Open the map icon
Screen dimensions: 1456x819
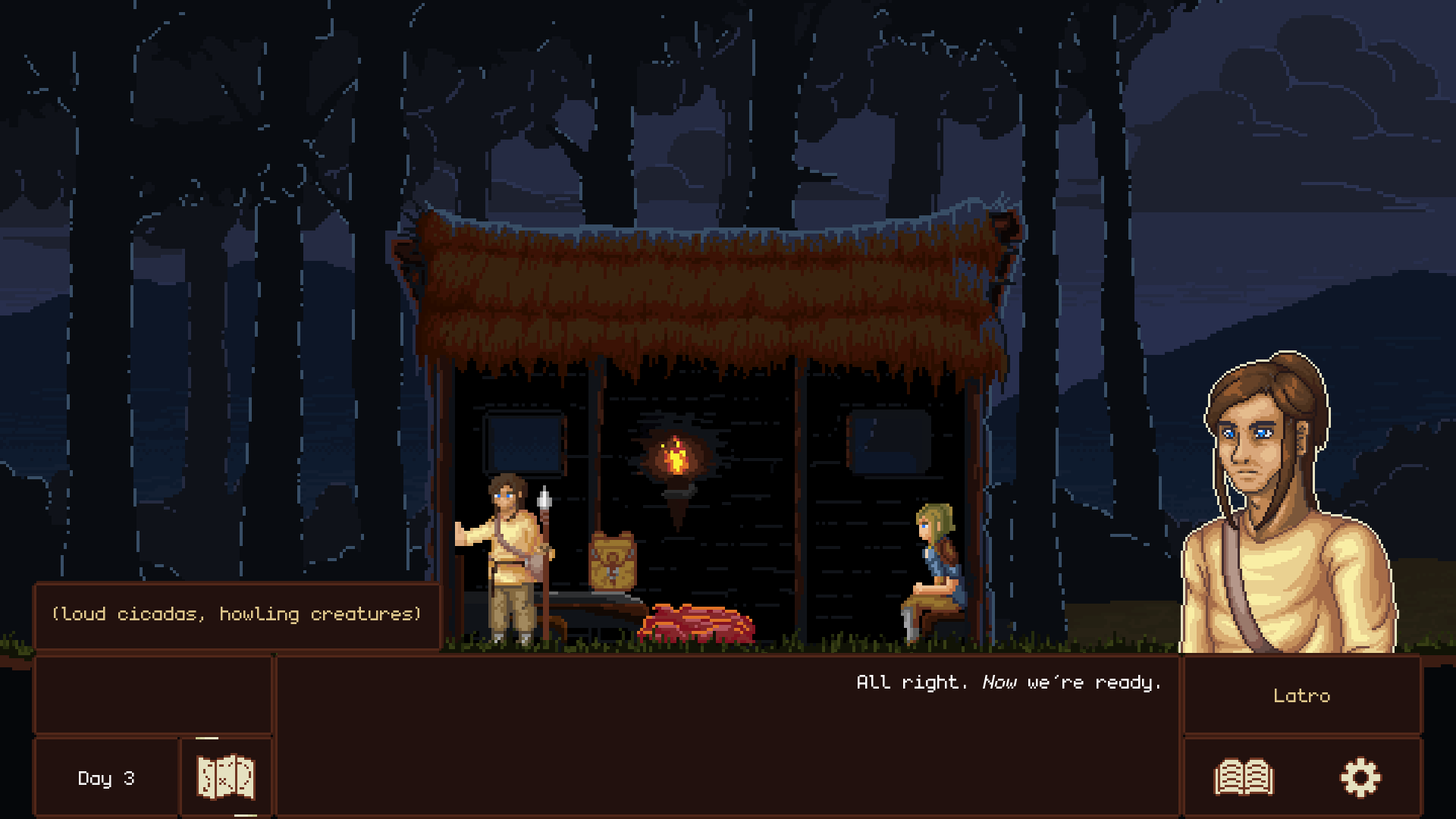coord(225,777)
